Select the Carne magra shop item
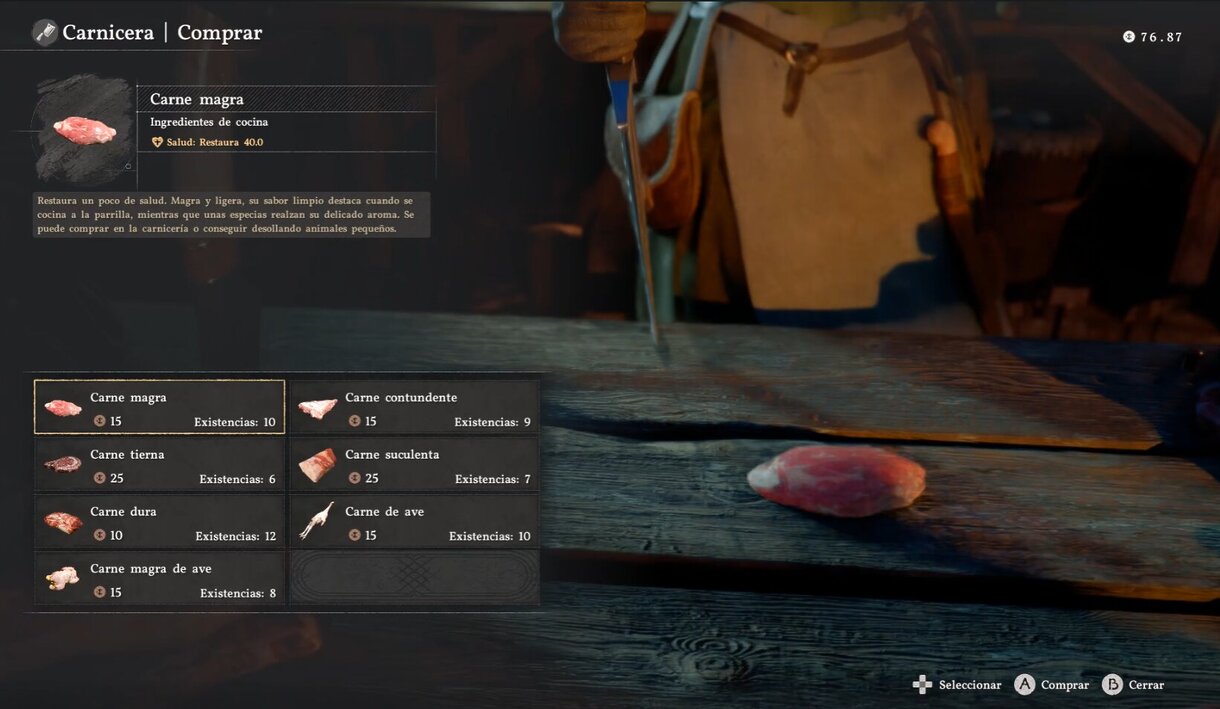Screen dimensions: 1220x709 coord(159,407)
